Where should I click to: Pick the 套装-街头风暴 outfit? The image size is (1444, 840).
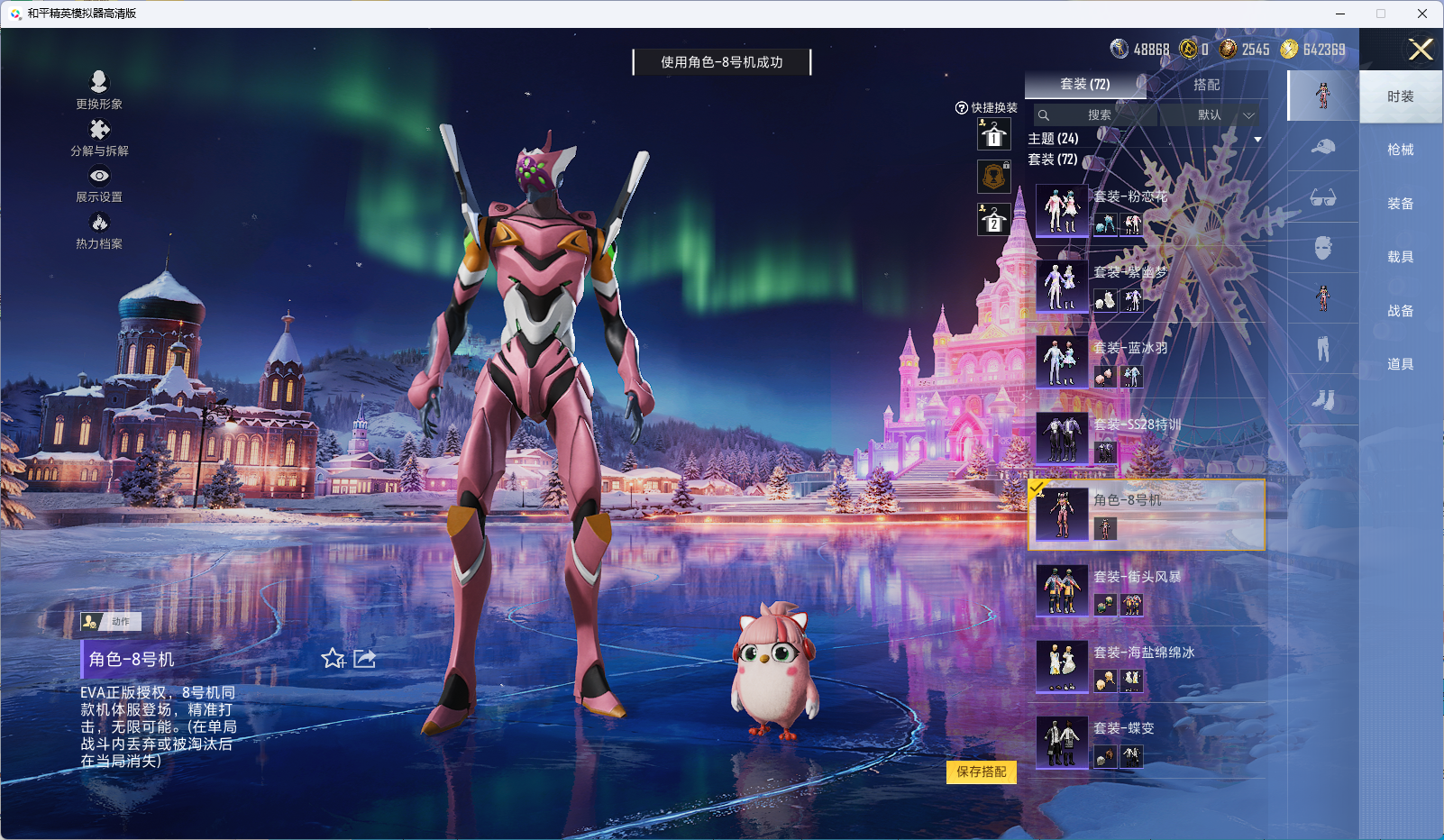point(1146,590)
